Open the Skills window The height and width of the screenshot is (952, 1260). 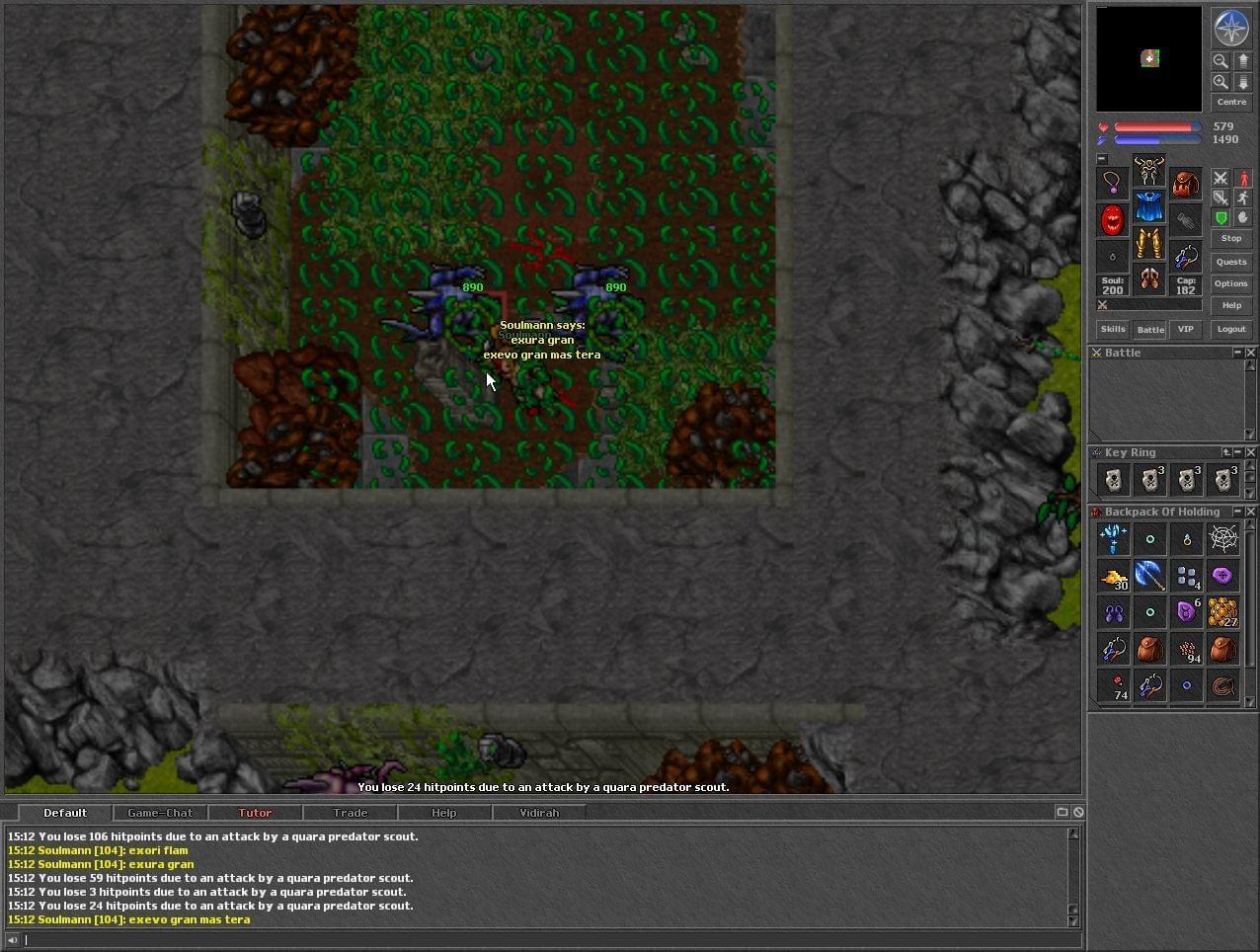[x=1113, y=329]
